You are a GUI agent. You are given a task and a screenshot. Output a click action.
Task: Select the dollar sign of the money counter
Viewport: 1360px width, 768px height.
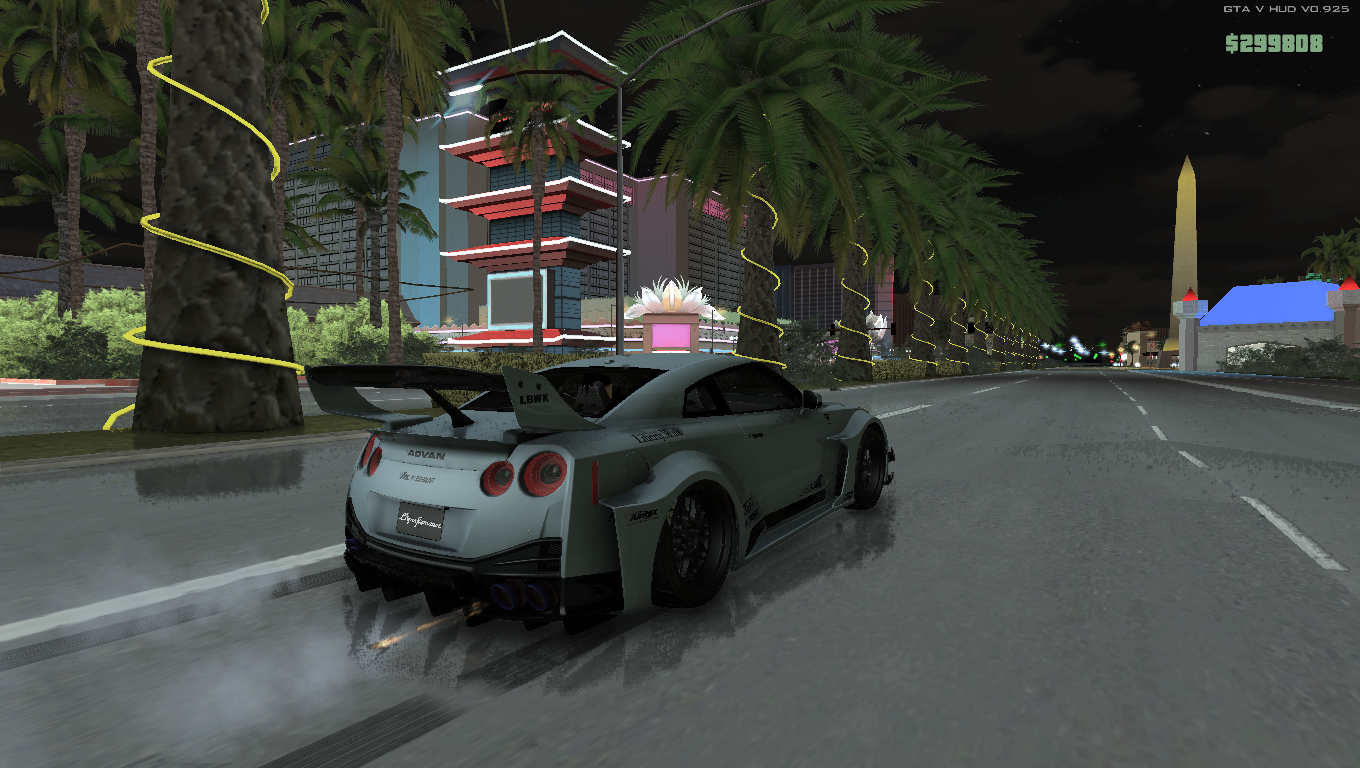[x=1229, y=41]
